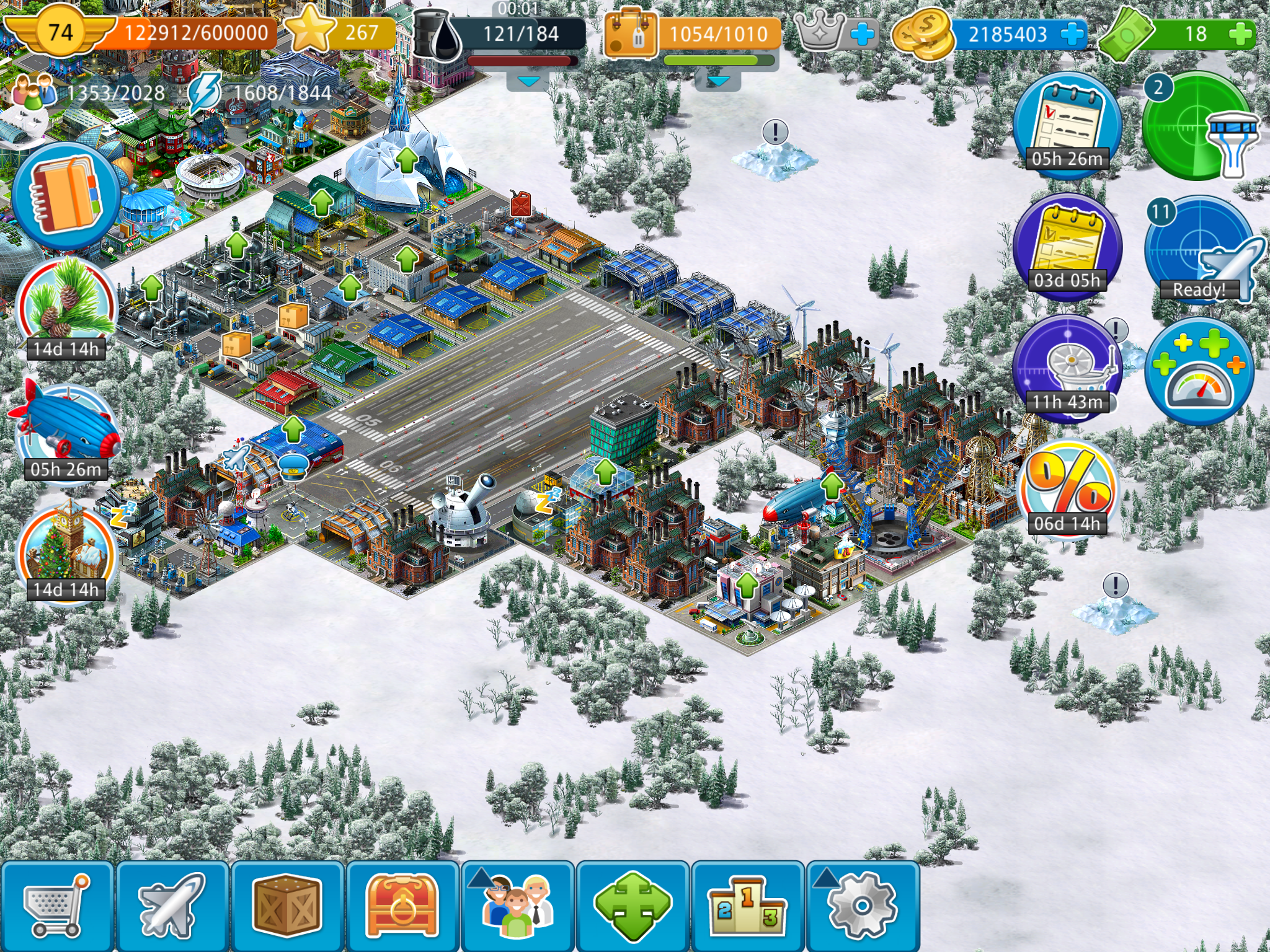
Task: Open the gear settings menu
Action: pyautogui.click(x=863, y=906)
